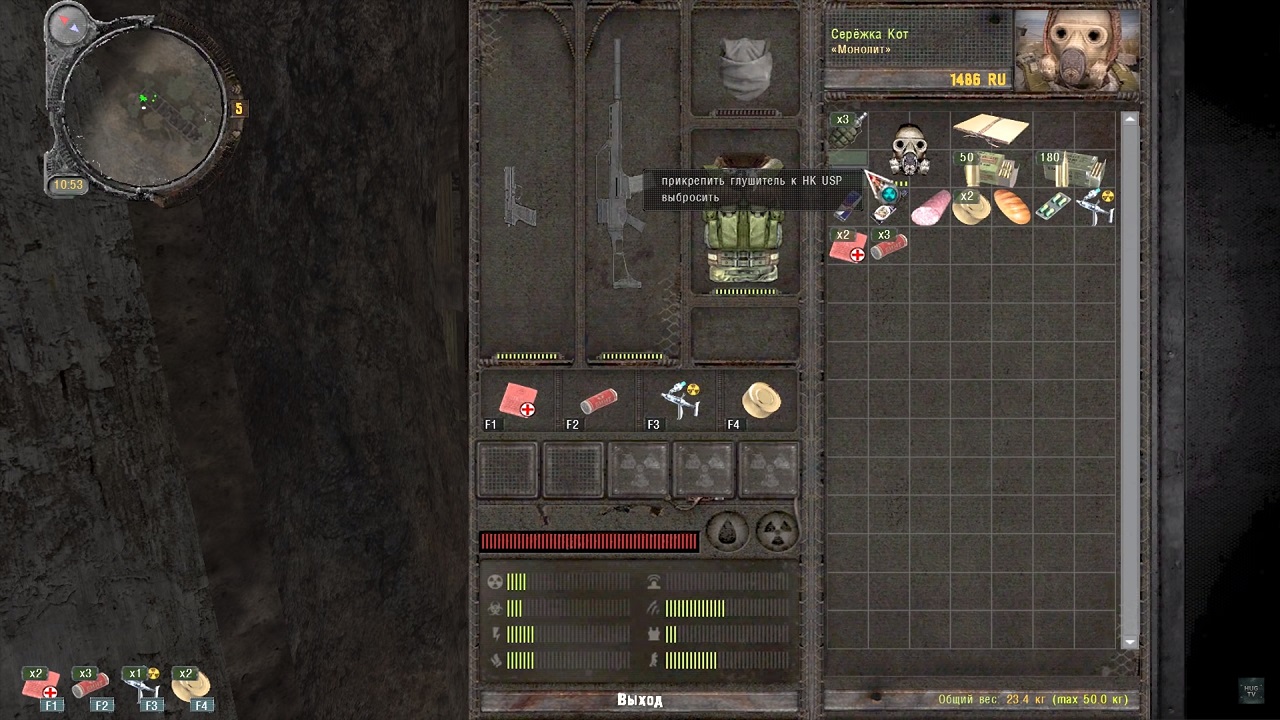Click the inventory scrollbar down arrow
The width and height of the screenshot is (1280, 720).
pos(1130,642)
